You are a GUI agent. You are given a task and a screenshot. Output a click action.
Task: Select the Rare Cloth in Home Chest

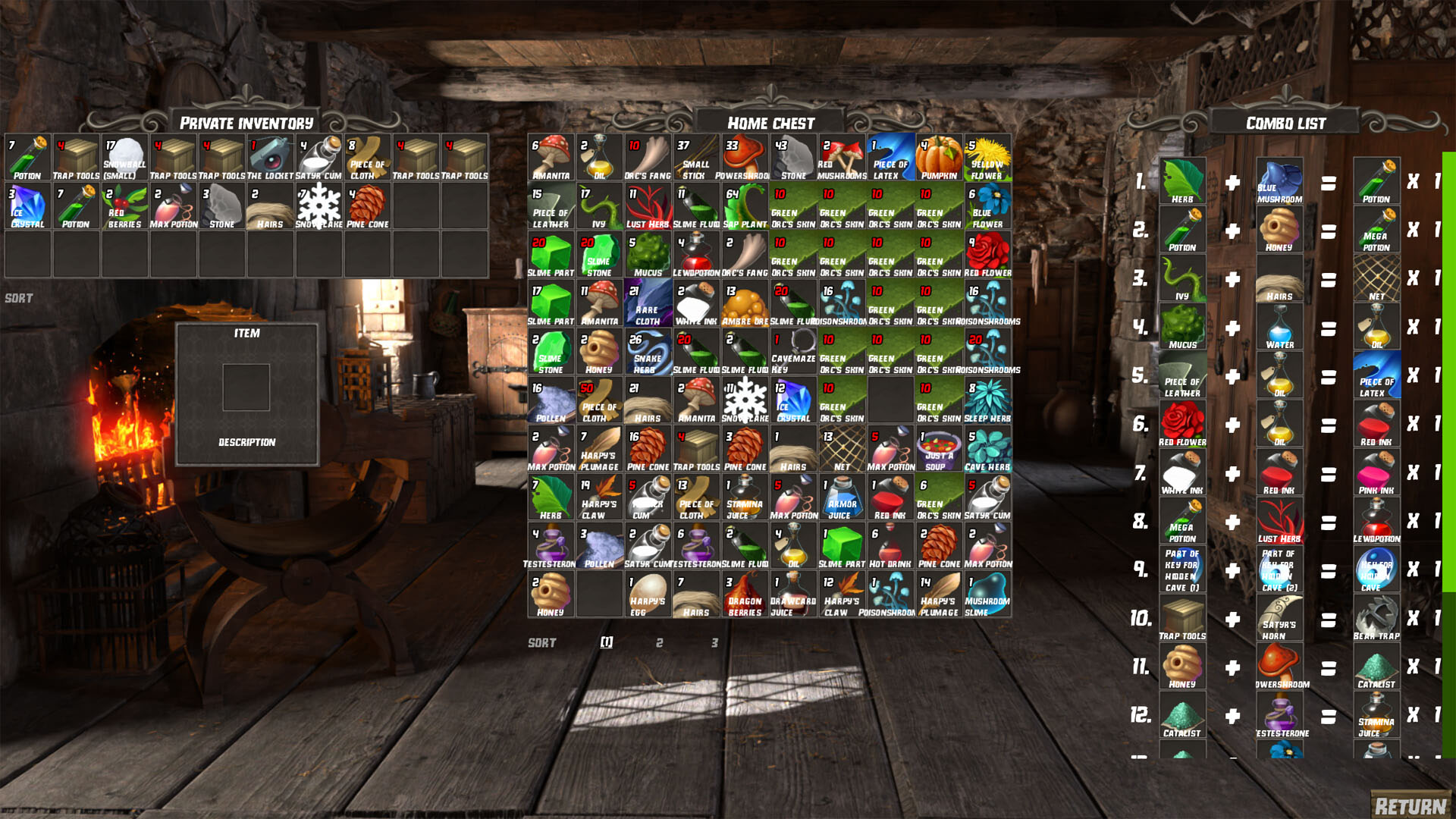pyautogui.click(x=648, y=302)
